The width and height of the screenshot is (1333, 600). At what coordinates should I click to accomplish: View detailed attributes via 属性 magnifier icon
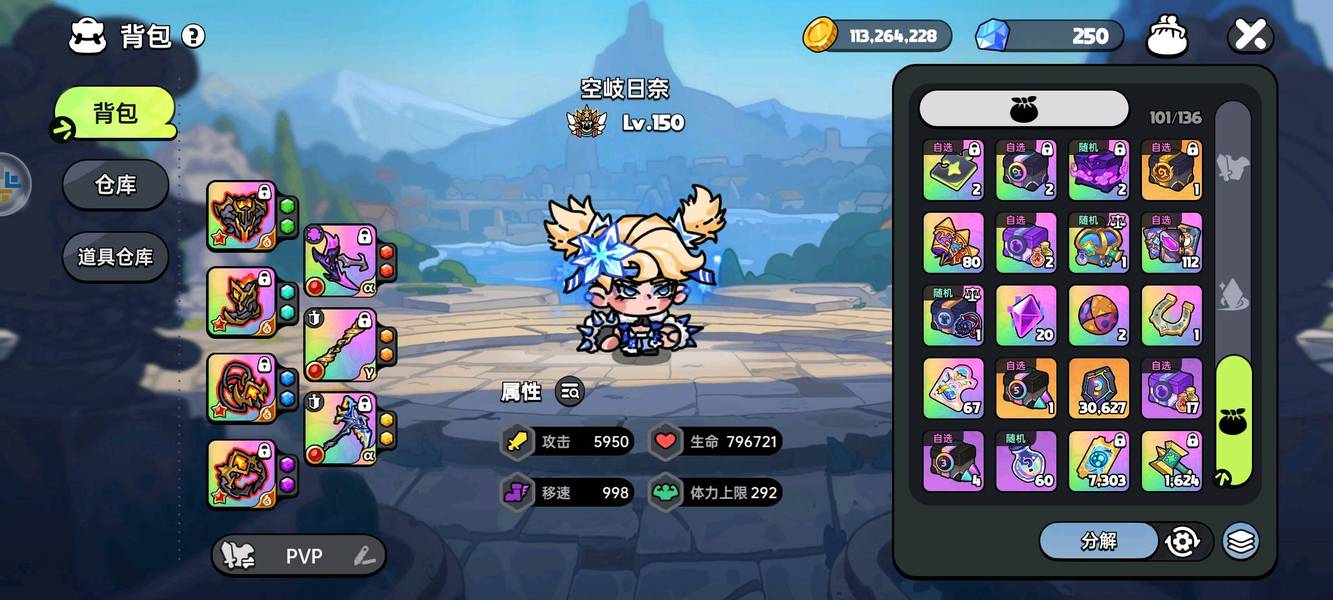point(570,392)
